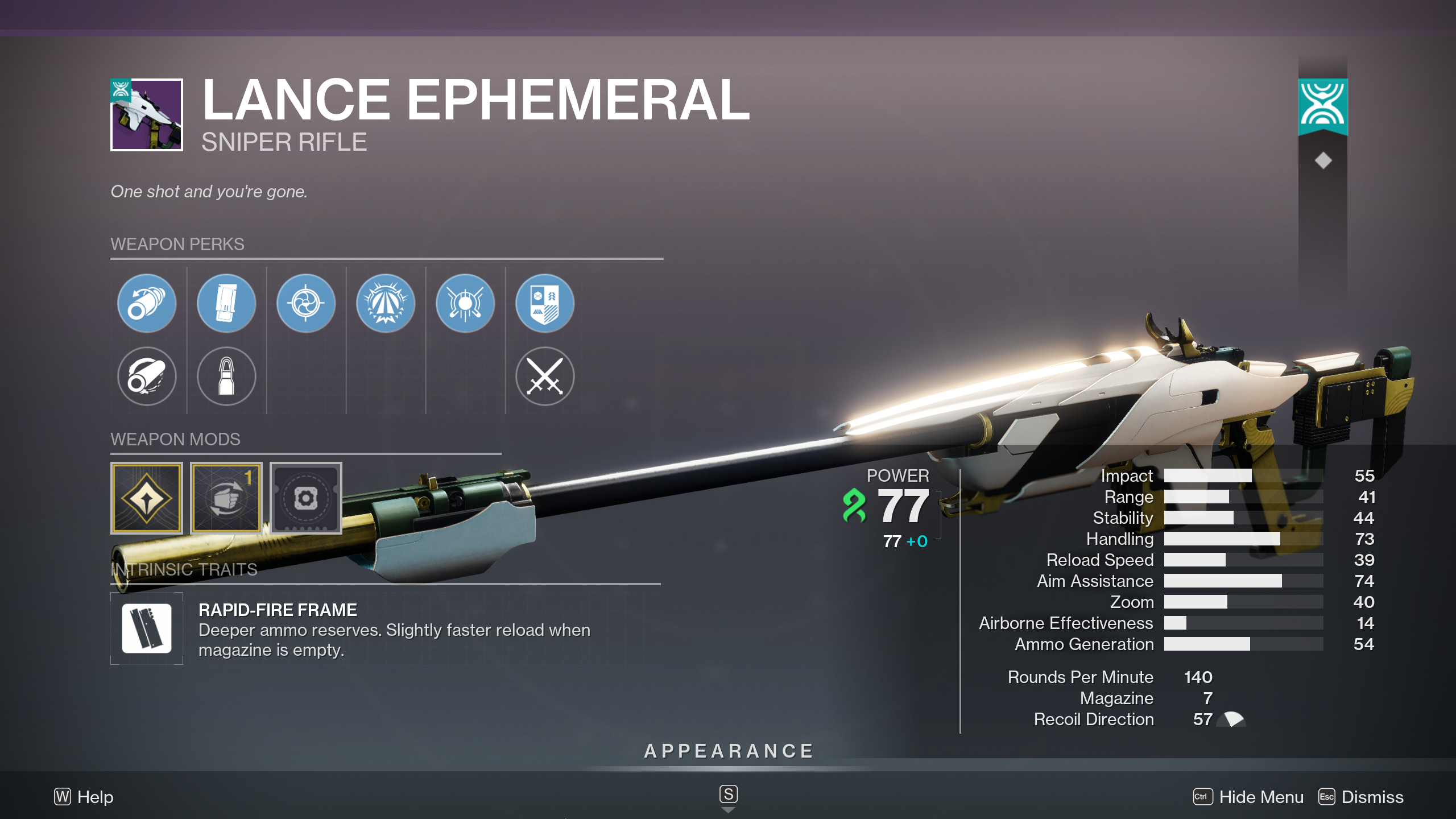Select the shield-crest origin trait perk
This screenshot has width=1456, height=819.
pyautogui.click(x=545, y=303)
